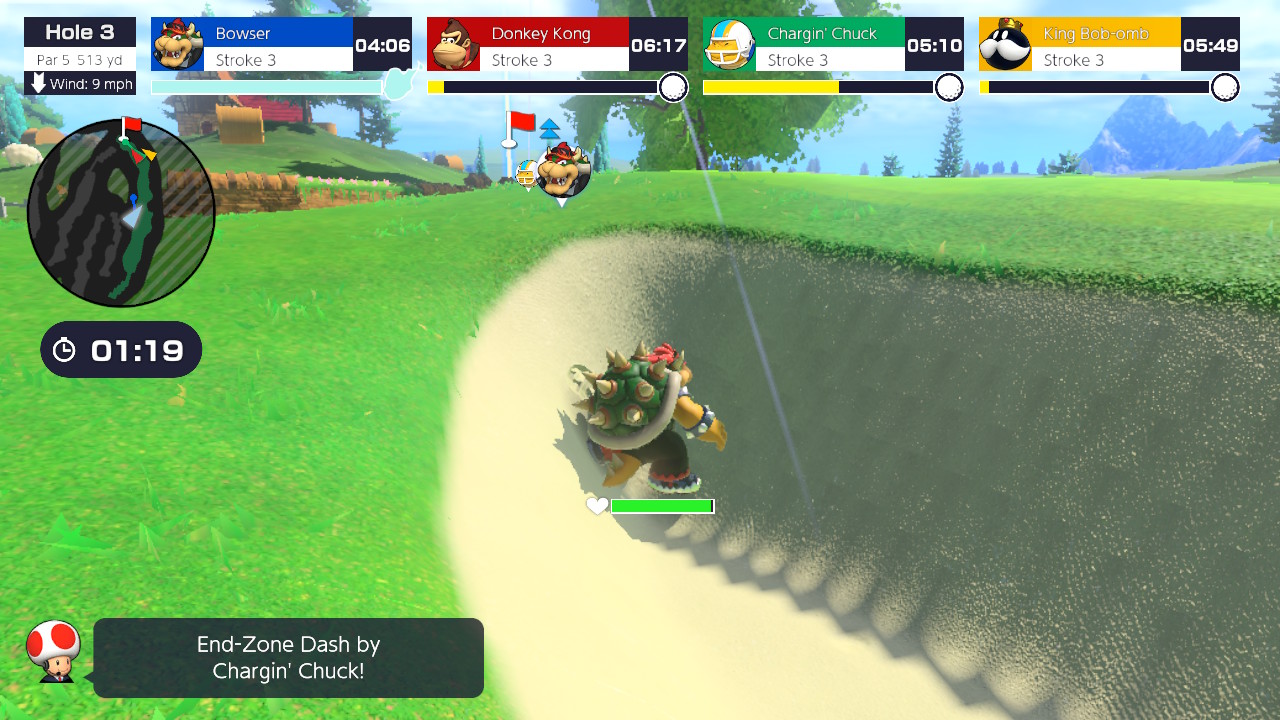Image resolution: width=1280 pixels, height=720 pixels.
Task: Select the clock icon beside the timer
Action: pos(64,349)
